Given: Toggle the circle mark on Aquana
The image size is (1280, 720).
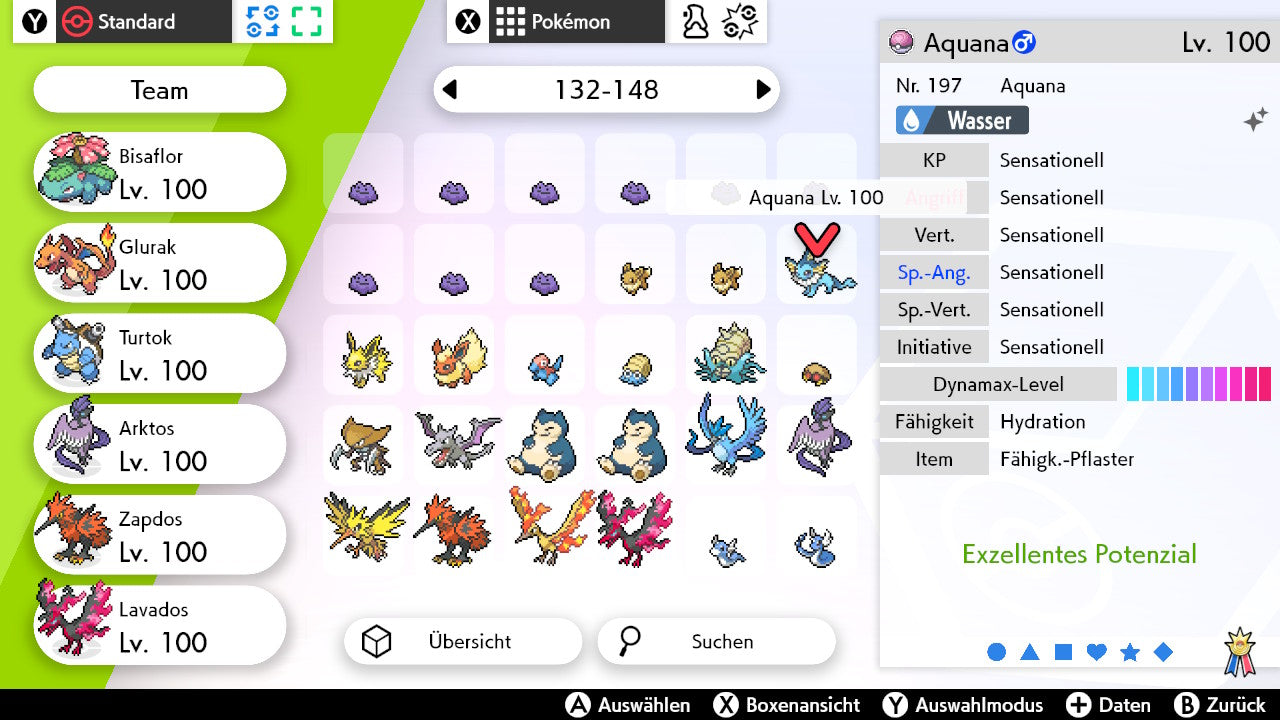Looking at the screenshot, I should [x=996, y=650].
